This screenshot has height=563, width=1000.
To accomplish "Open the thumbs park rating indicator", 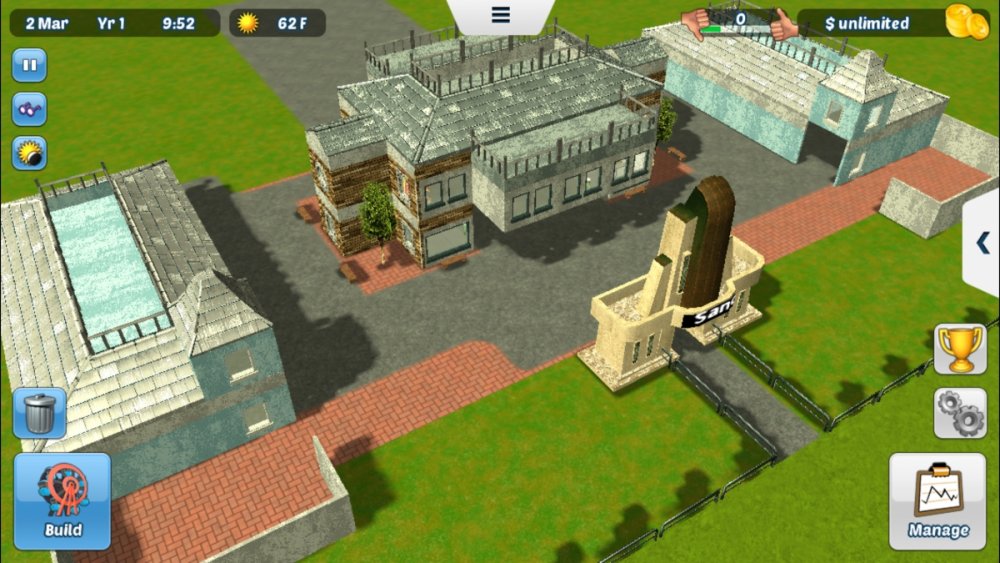I will 740,22.
